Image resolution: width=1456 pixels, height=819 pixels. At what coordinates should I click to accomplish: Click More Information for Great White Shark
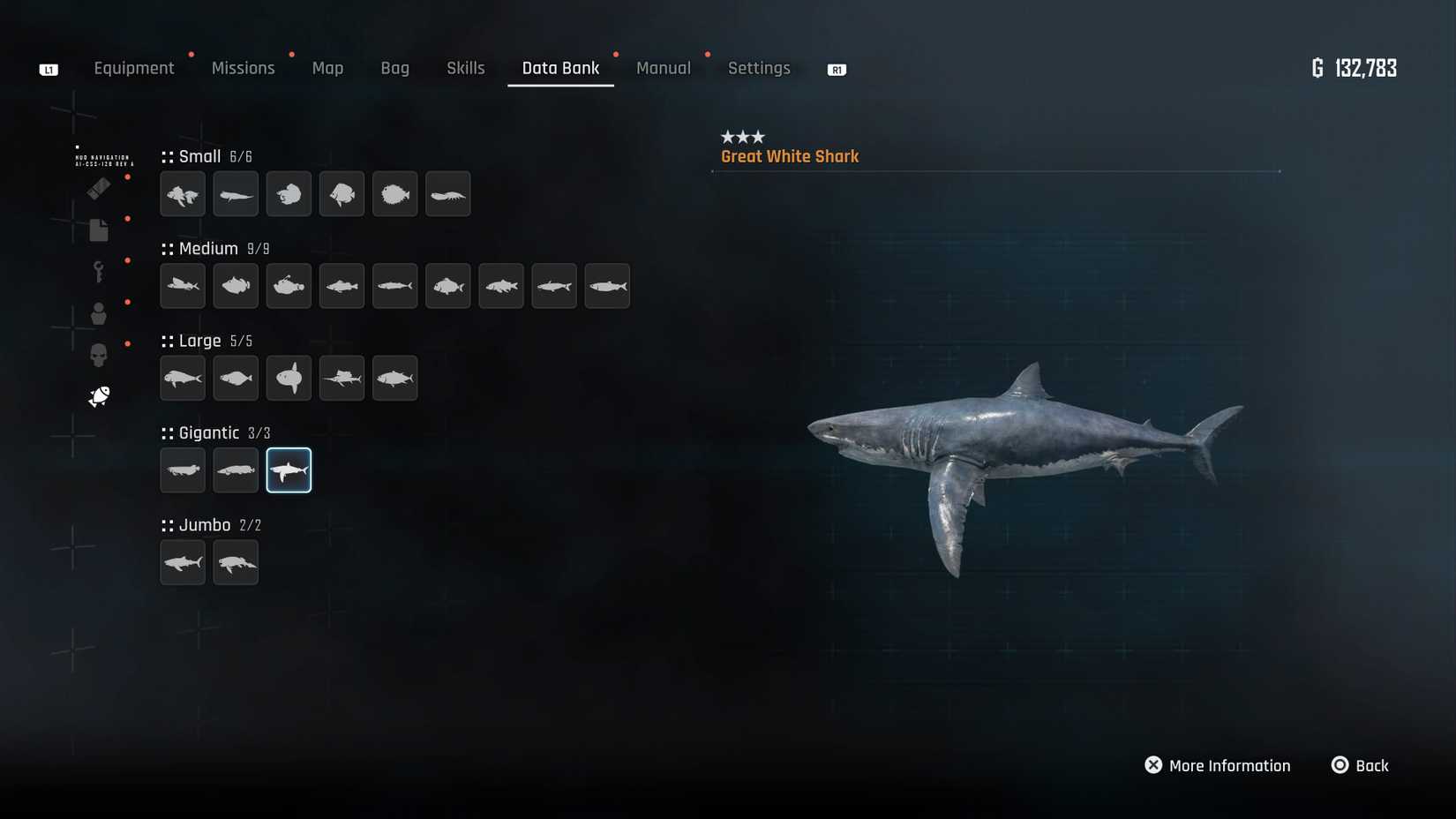tap(1218, 765)
